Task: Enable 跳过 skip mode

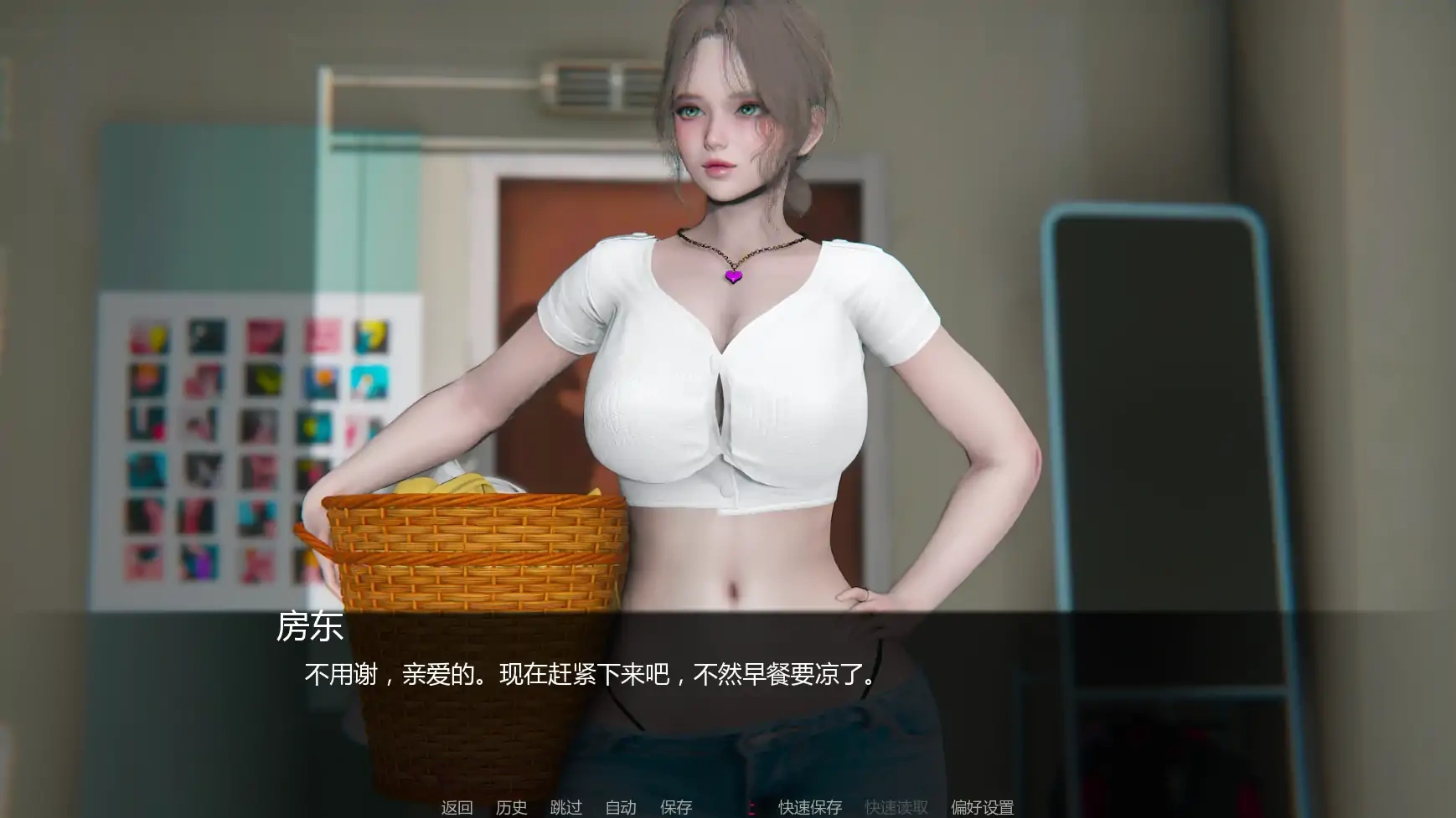Action: pos(567,807)
